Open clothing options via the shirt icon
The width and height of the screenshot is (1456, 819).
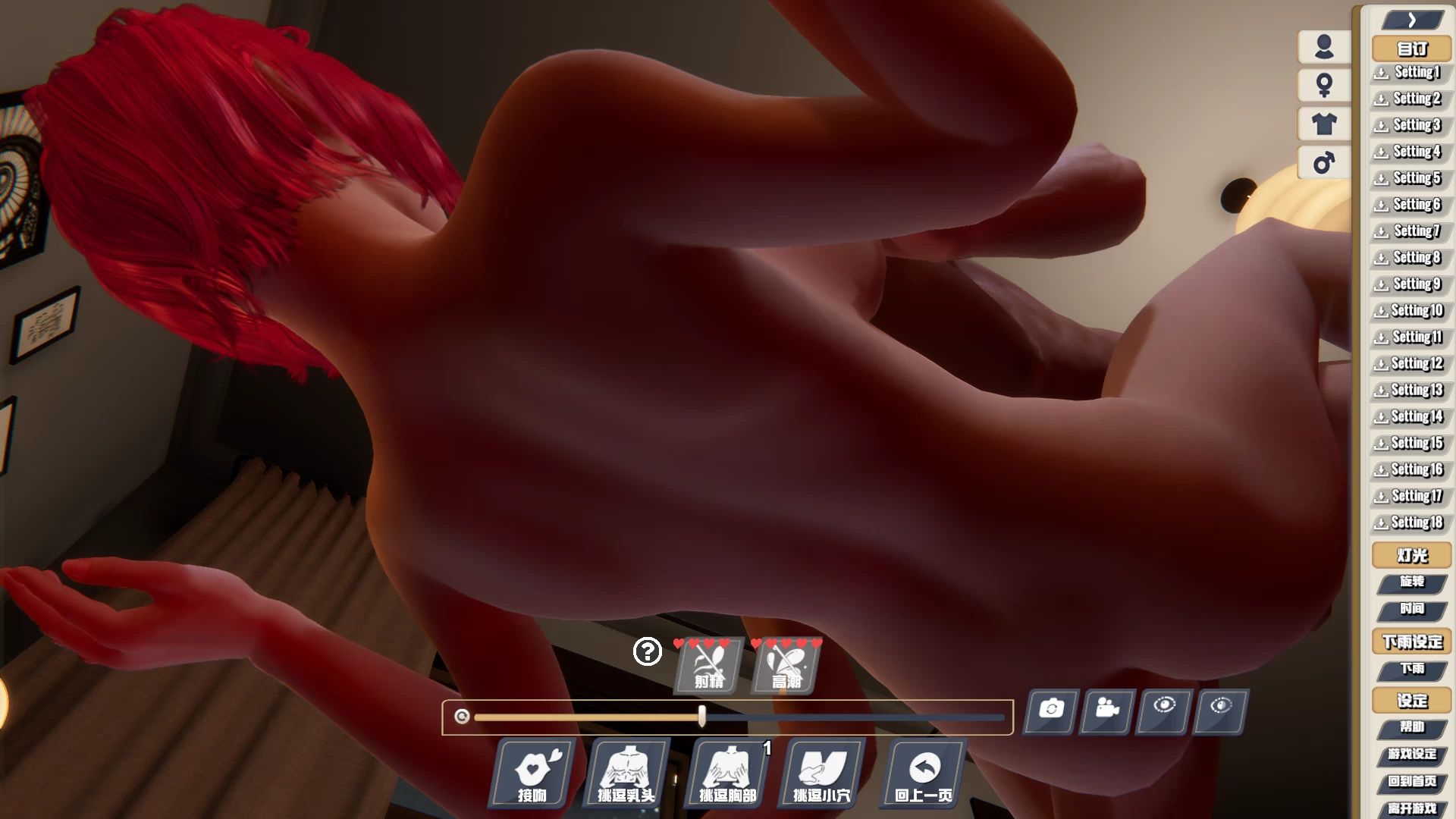coord(1323,124)
